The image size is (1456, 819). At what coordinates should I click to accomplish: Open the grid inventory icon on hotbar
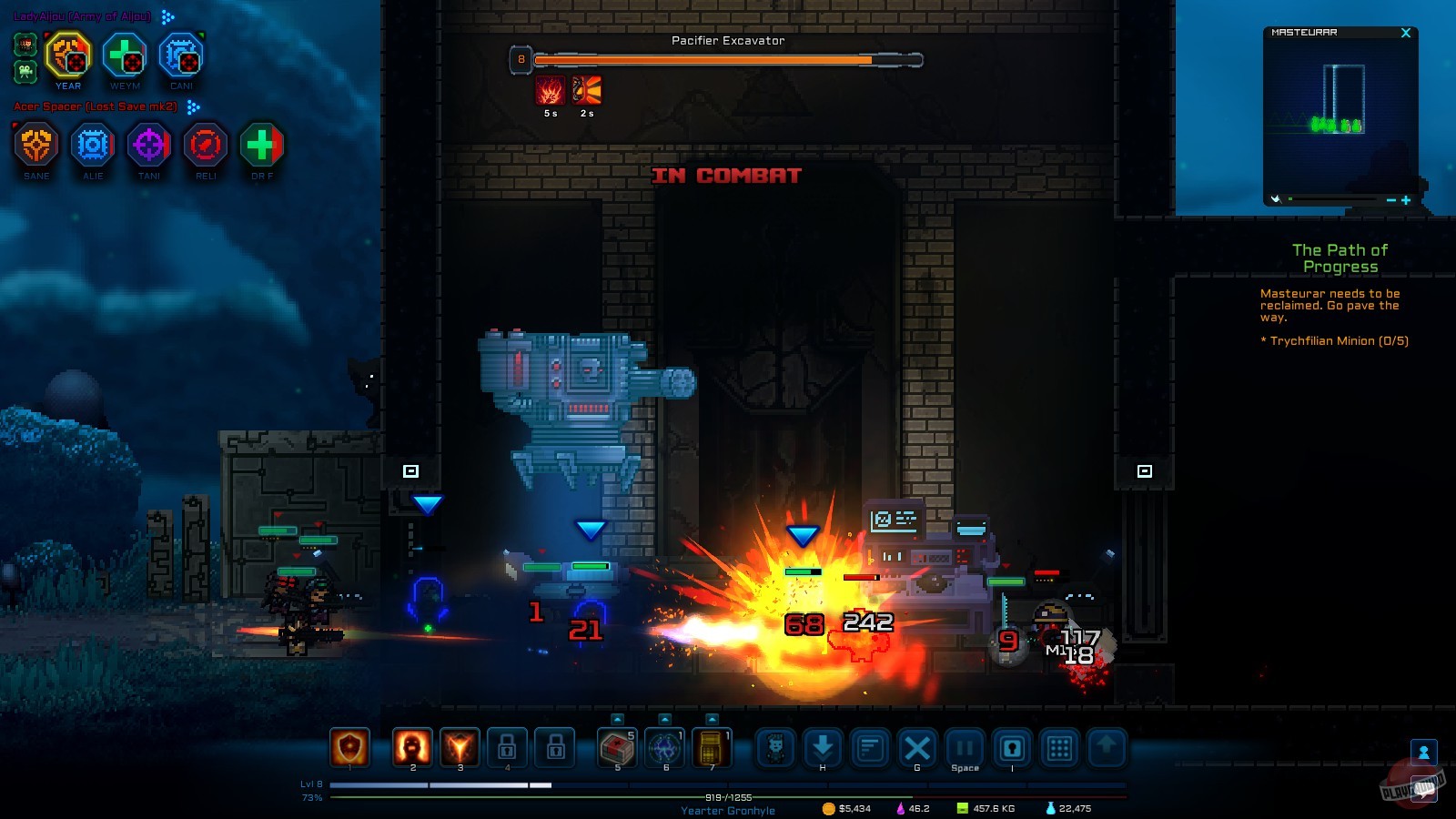coord(1060,749)
